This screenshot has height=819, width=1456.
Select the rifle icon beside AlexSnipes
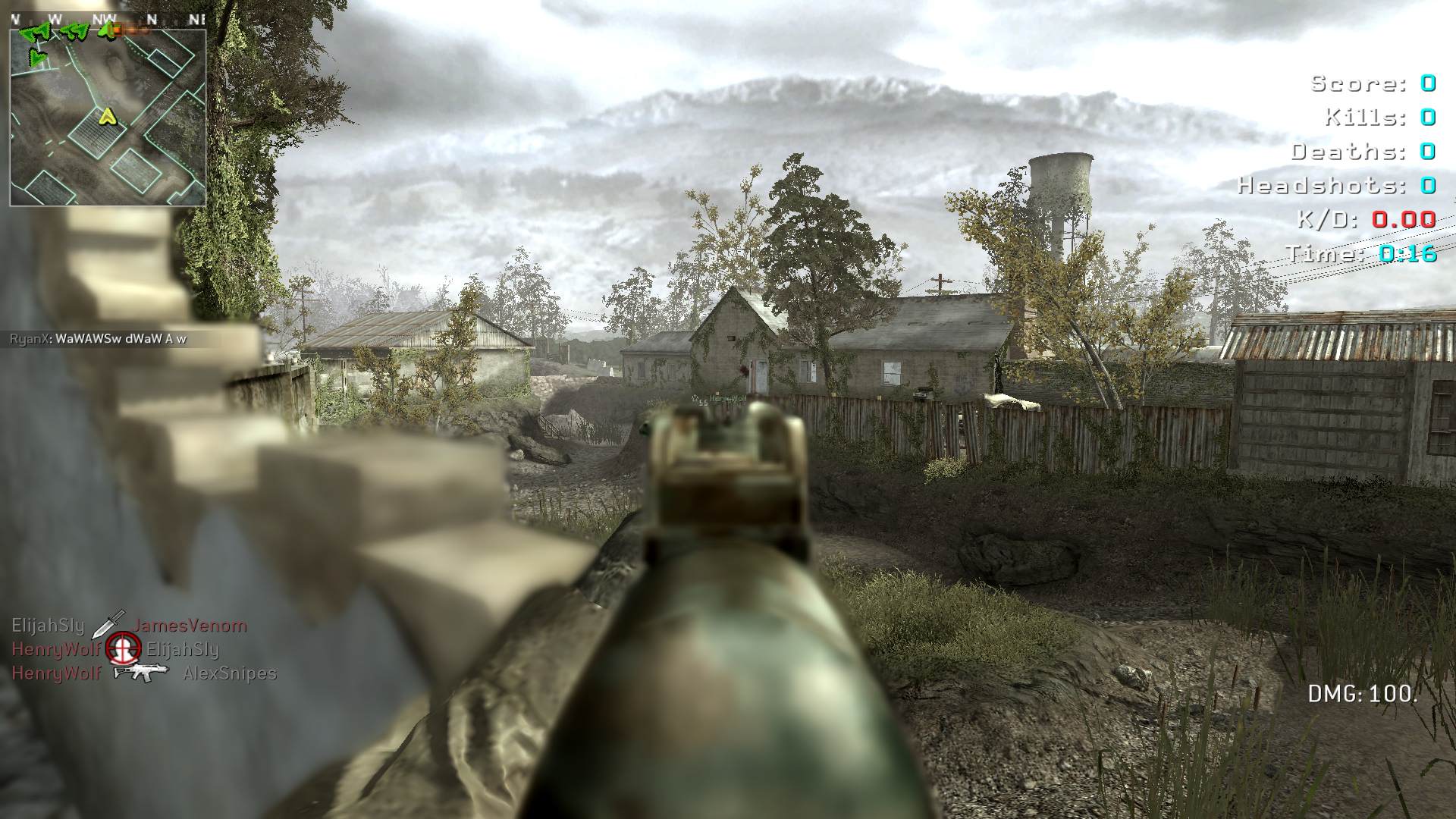click(x=140, y=672)
